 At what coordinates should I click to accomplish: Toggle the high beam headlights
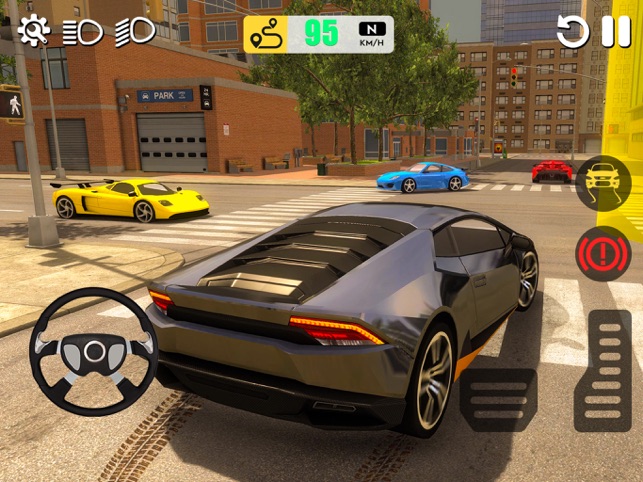[x=134, y=31]
